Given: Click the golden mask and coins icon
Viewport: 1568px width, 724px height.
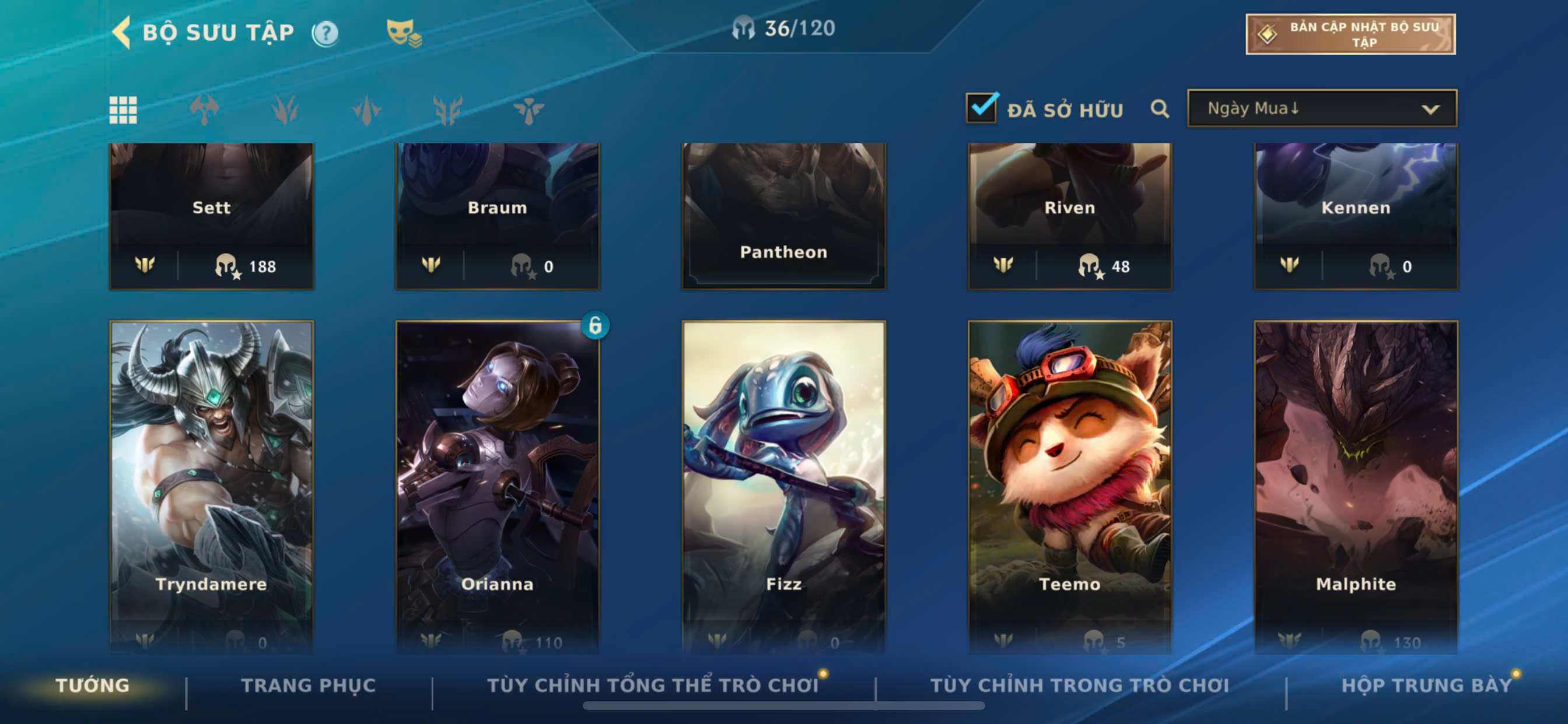Looking at the screenshot, I should click(403, 33).
